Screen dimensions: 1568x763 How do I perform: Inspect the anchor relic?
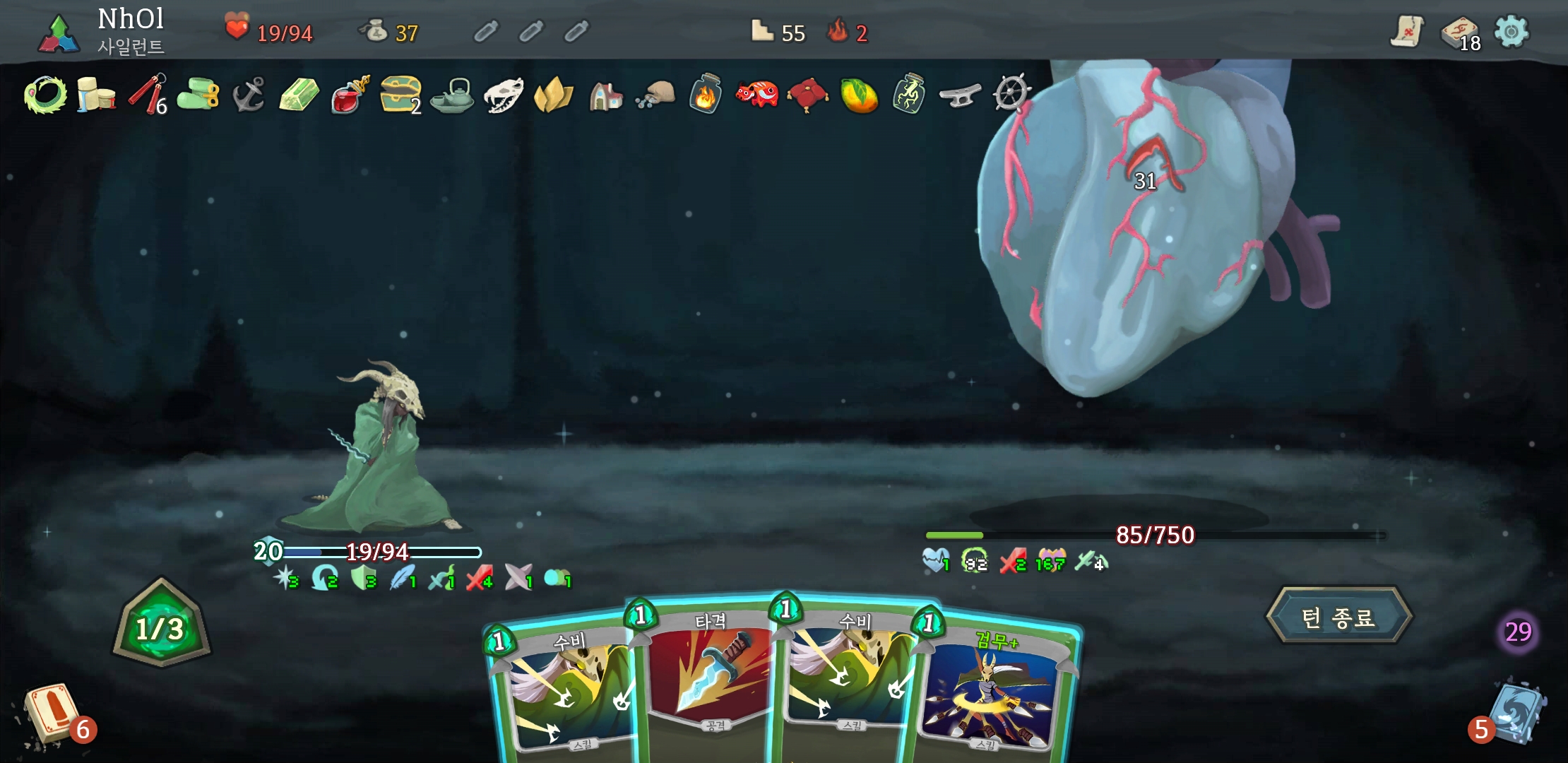pos(249,95)
